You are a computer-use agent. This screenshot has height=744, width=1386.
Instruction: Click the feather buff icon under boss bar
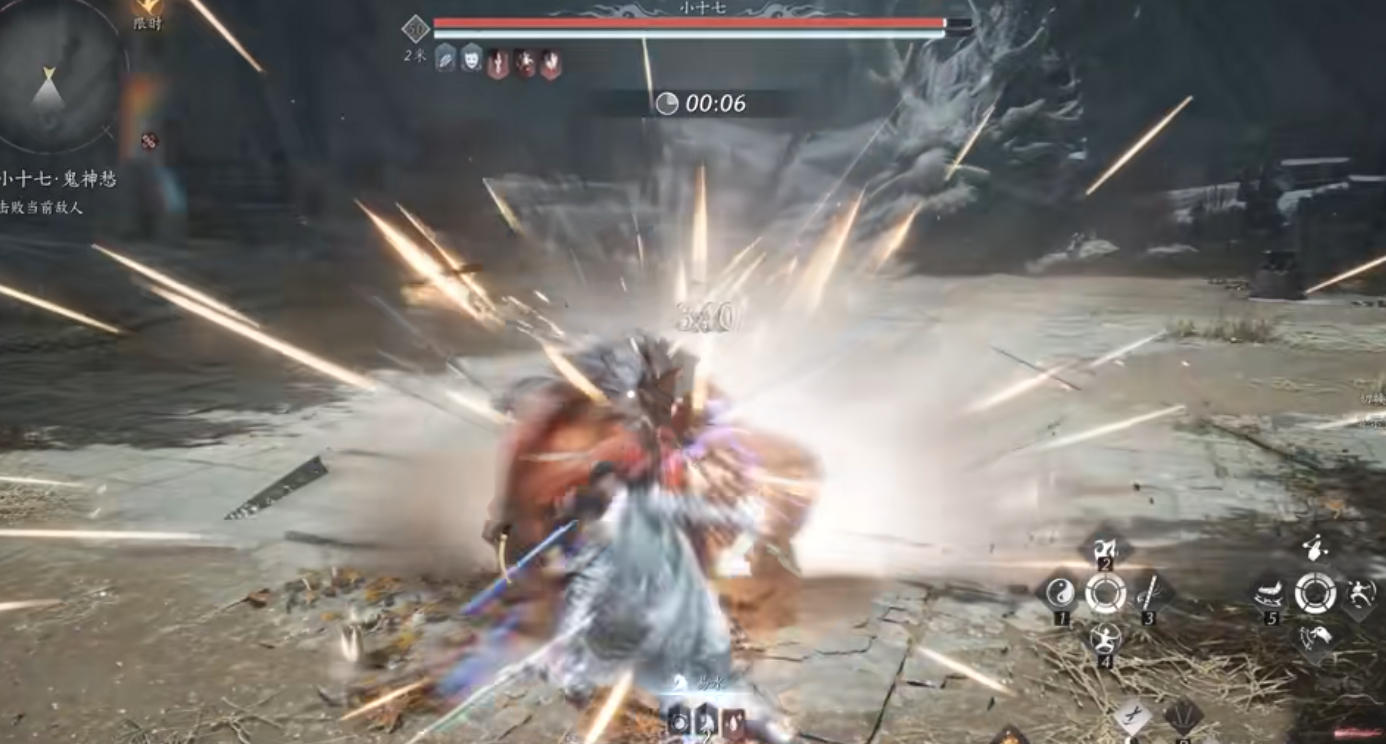[445, 58]
